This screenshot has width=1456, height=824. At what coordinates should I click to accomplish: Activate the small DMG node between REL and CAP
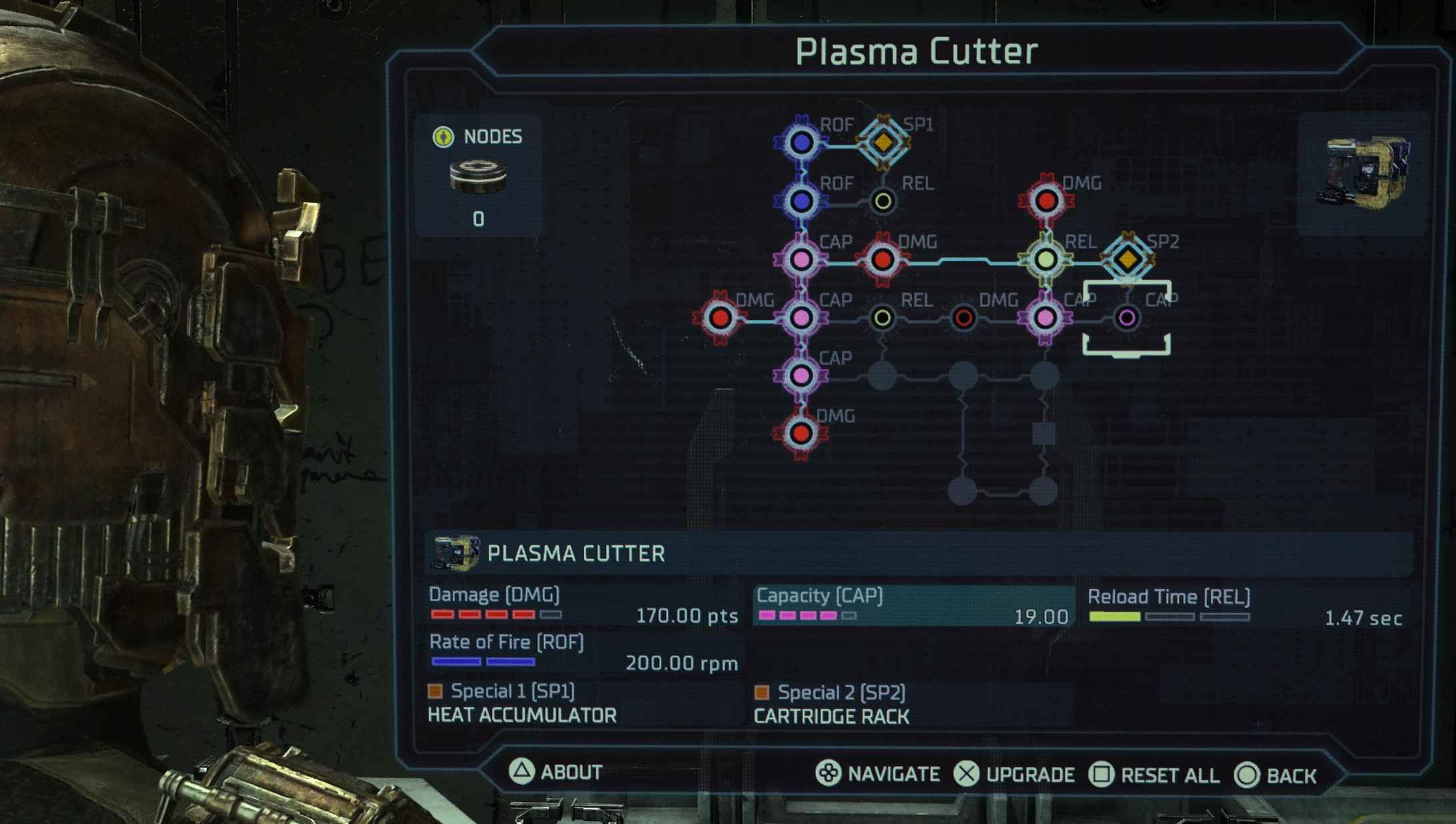pyautogui.click(x=963, y=319)
